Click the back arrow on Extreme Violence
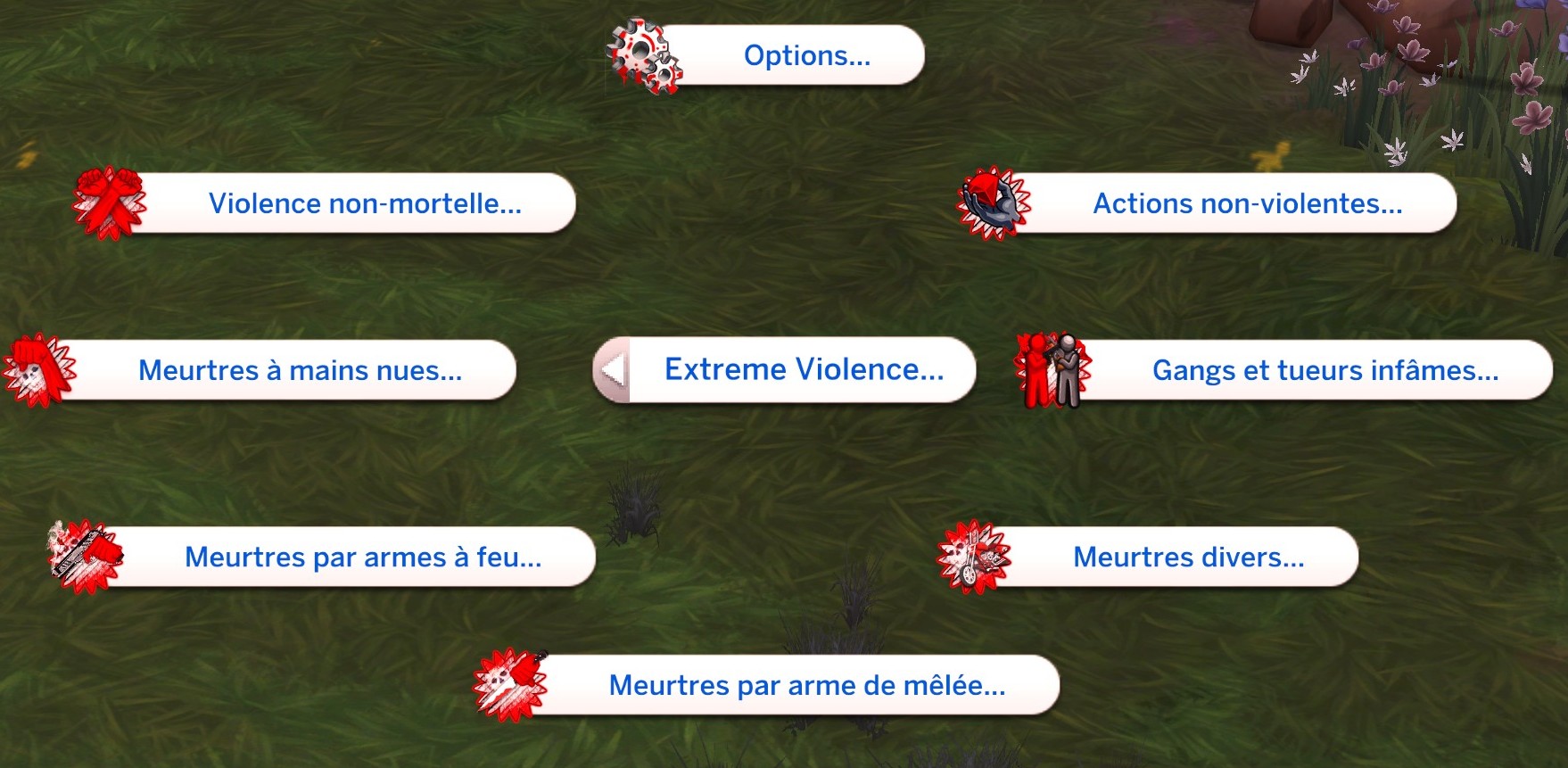Viewport: 1568px width, 768px height. tap(611, 369)
